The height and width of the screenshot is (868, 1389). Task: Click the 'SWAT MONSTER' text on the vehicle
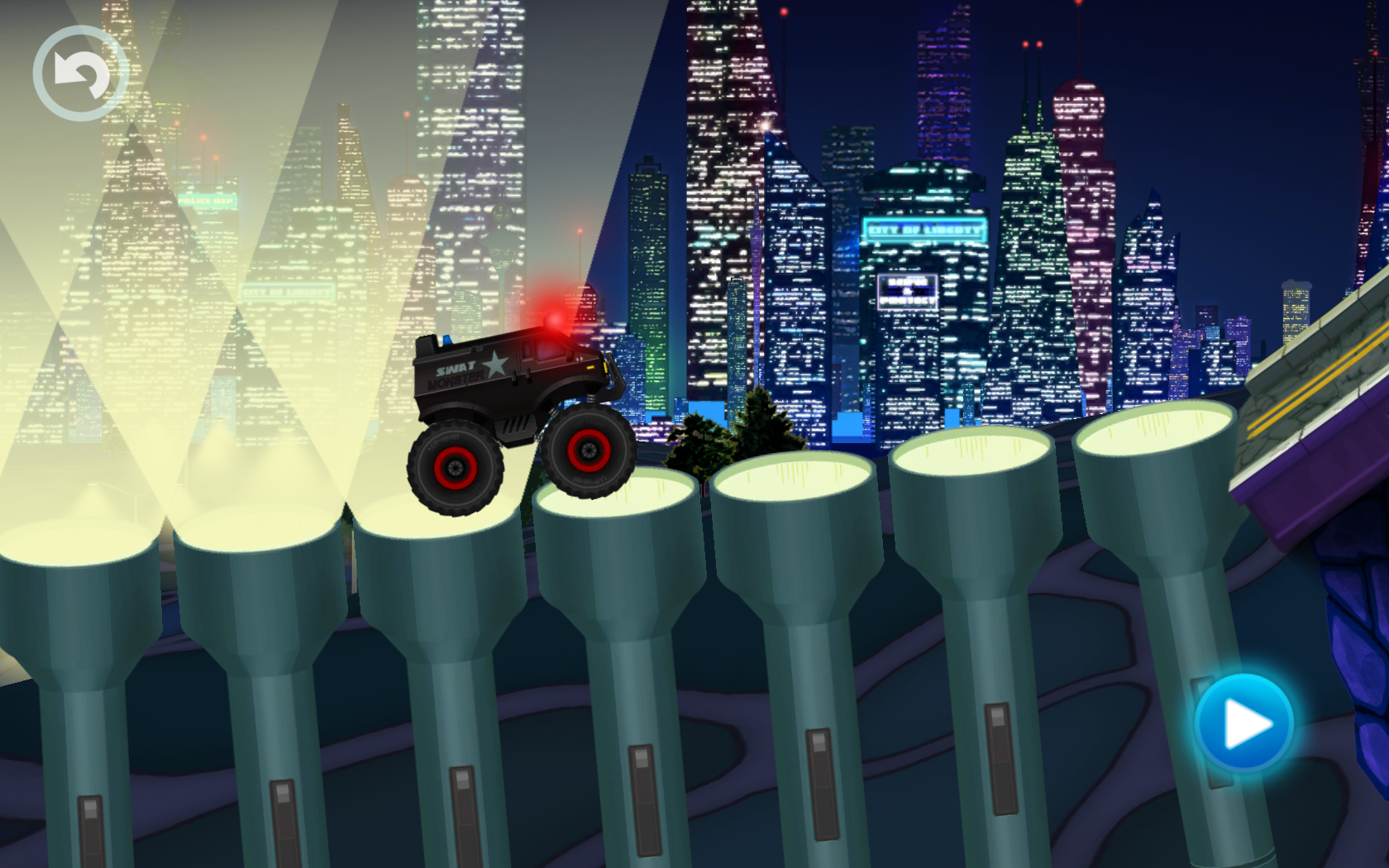tap(456, 374)
